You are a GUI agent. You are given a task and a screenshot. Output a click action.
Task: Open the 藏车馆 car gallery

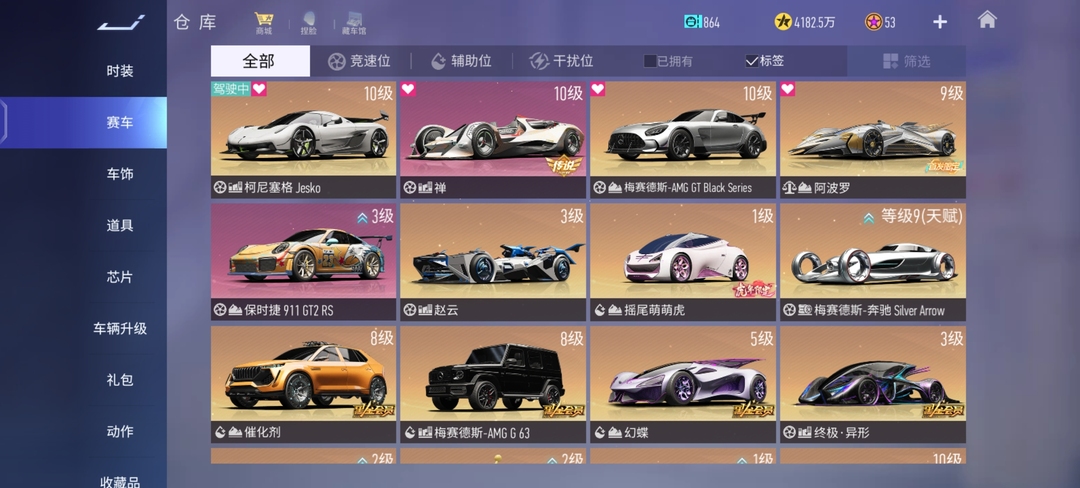pos(353,23)
